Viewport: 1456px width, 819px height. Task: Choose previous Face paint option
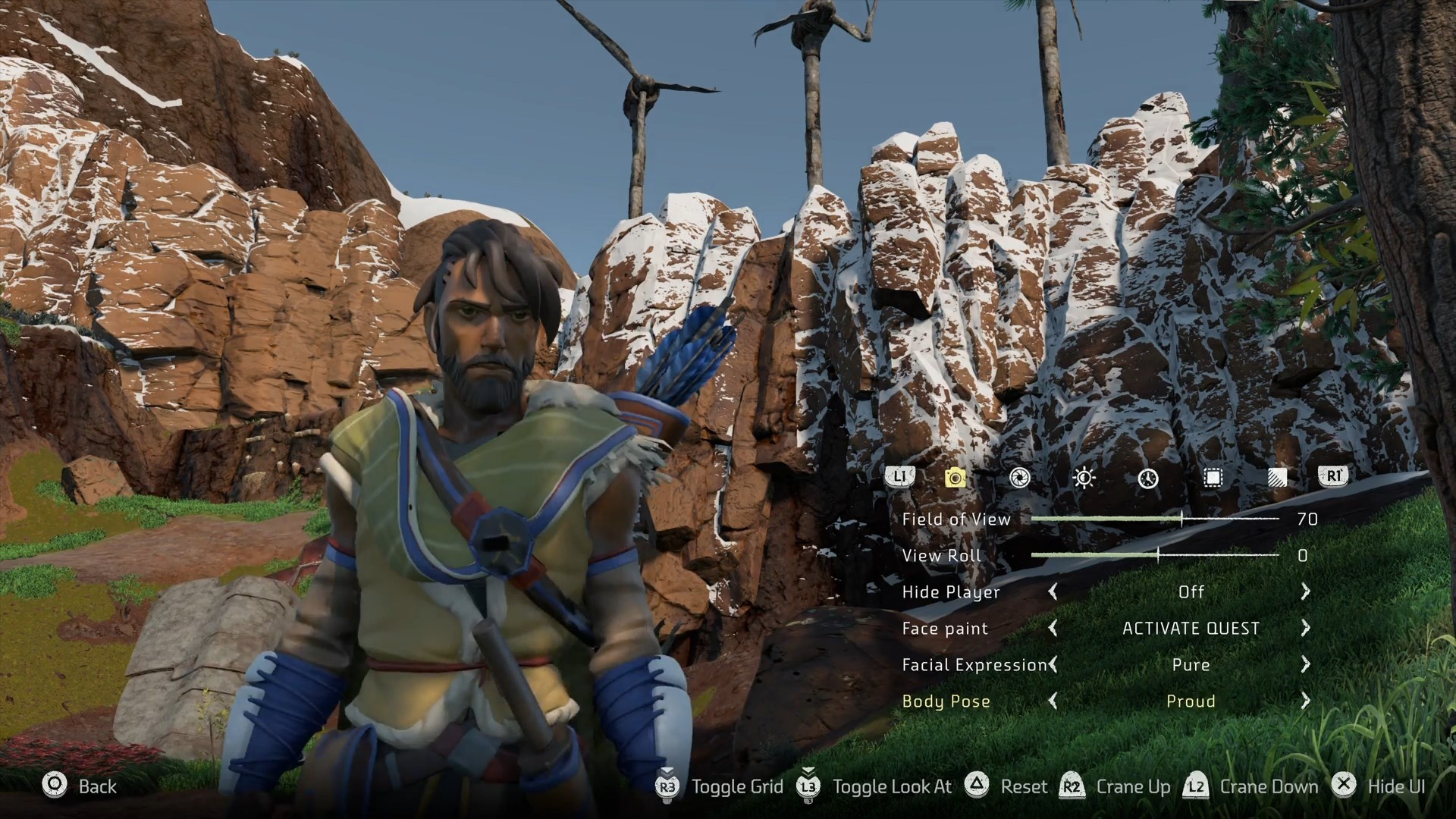pos(1053,628)
